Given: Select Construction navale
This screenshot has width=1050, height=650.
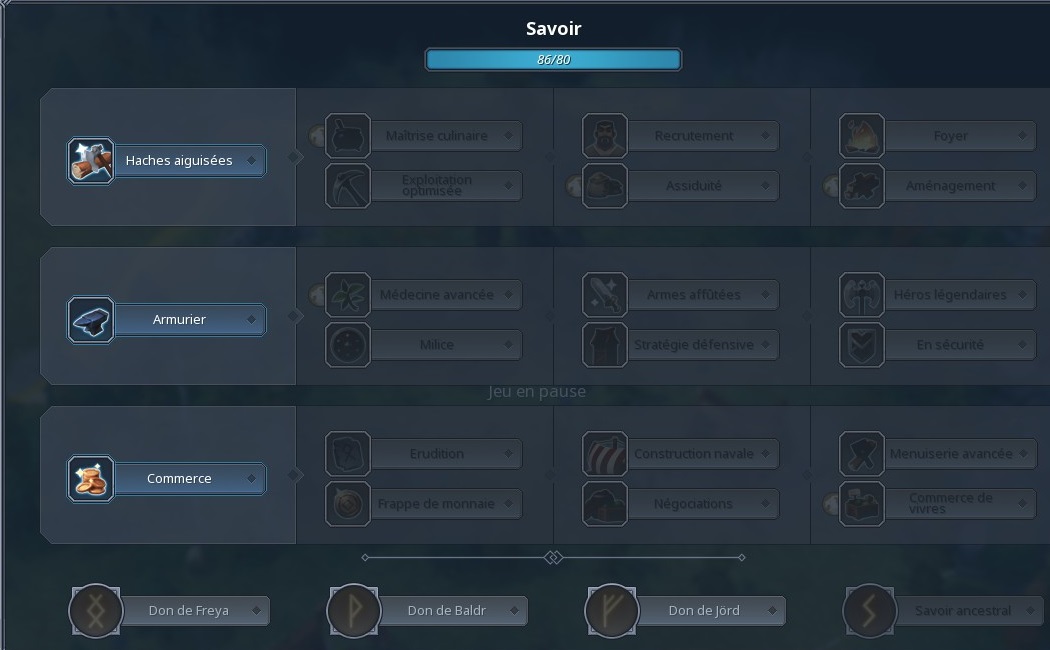Looking at the screenshot, I should pyautogui.click(x=692, y=454).
